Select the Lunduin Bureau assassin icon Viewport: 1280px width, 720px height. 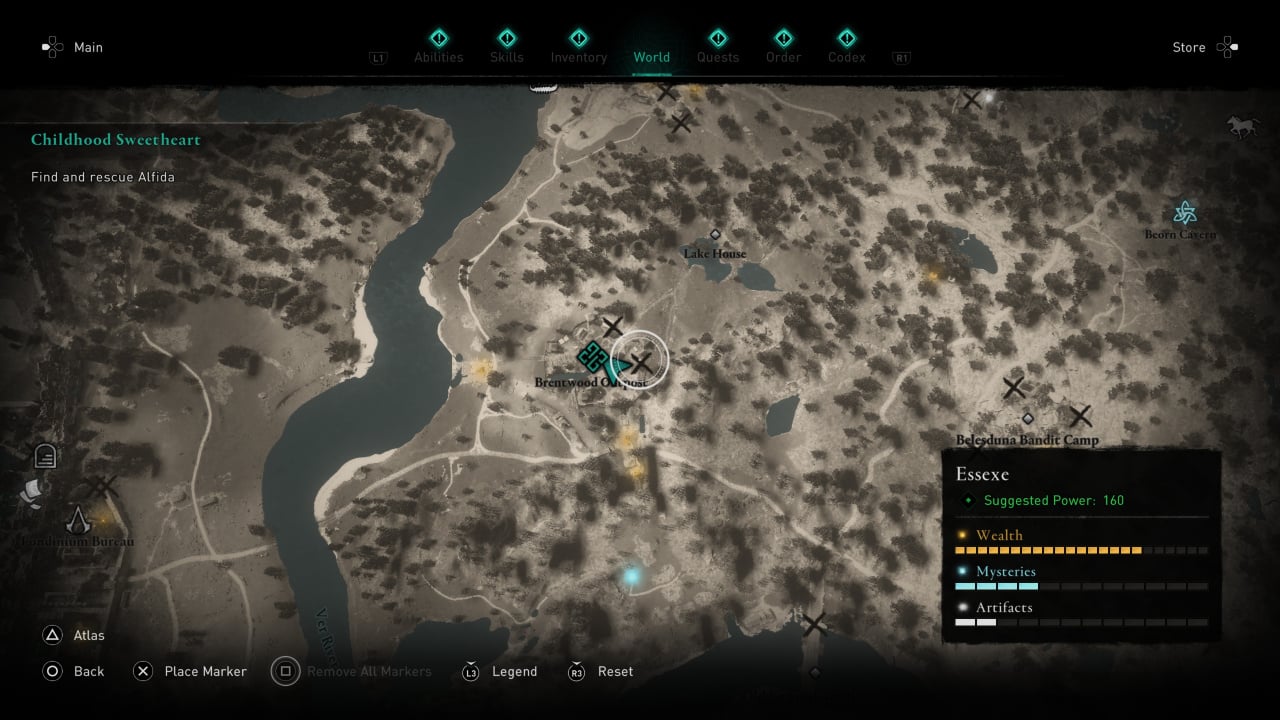tap(78, 520)
